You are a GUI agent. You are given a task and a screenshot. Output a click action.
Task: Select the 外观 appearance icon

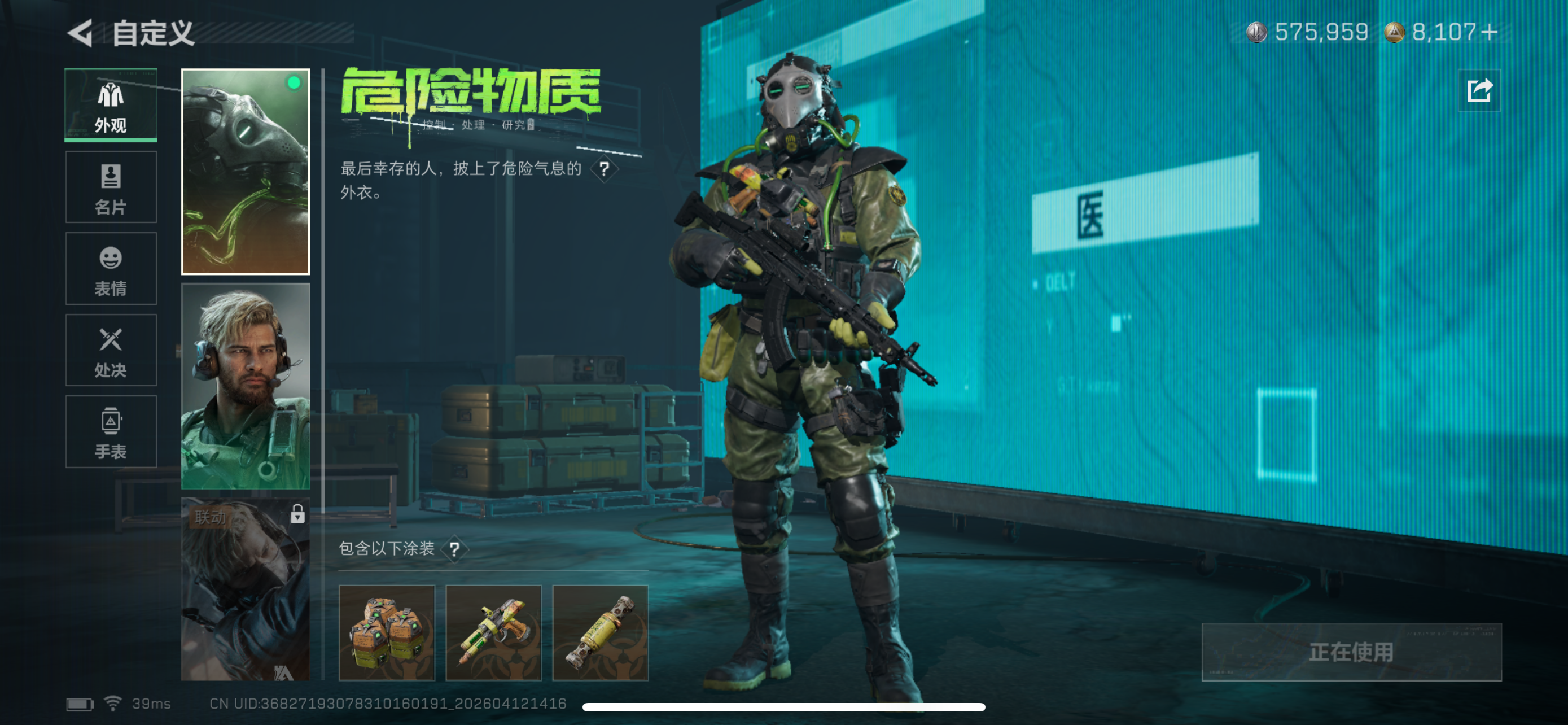tap(110, 104)
